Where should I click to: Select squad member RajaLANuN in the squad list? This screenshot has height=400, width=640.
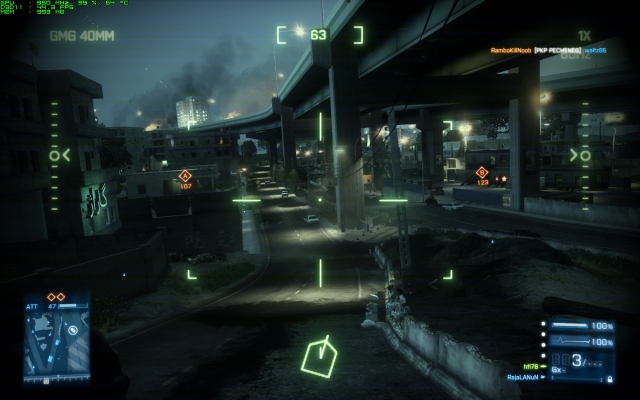[525, 377]
